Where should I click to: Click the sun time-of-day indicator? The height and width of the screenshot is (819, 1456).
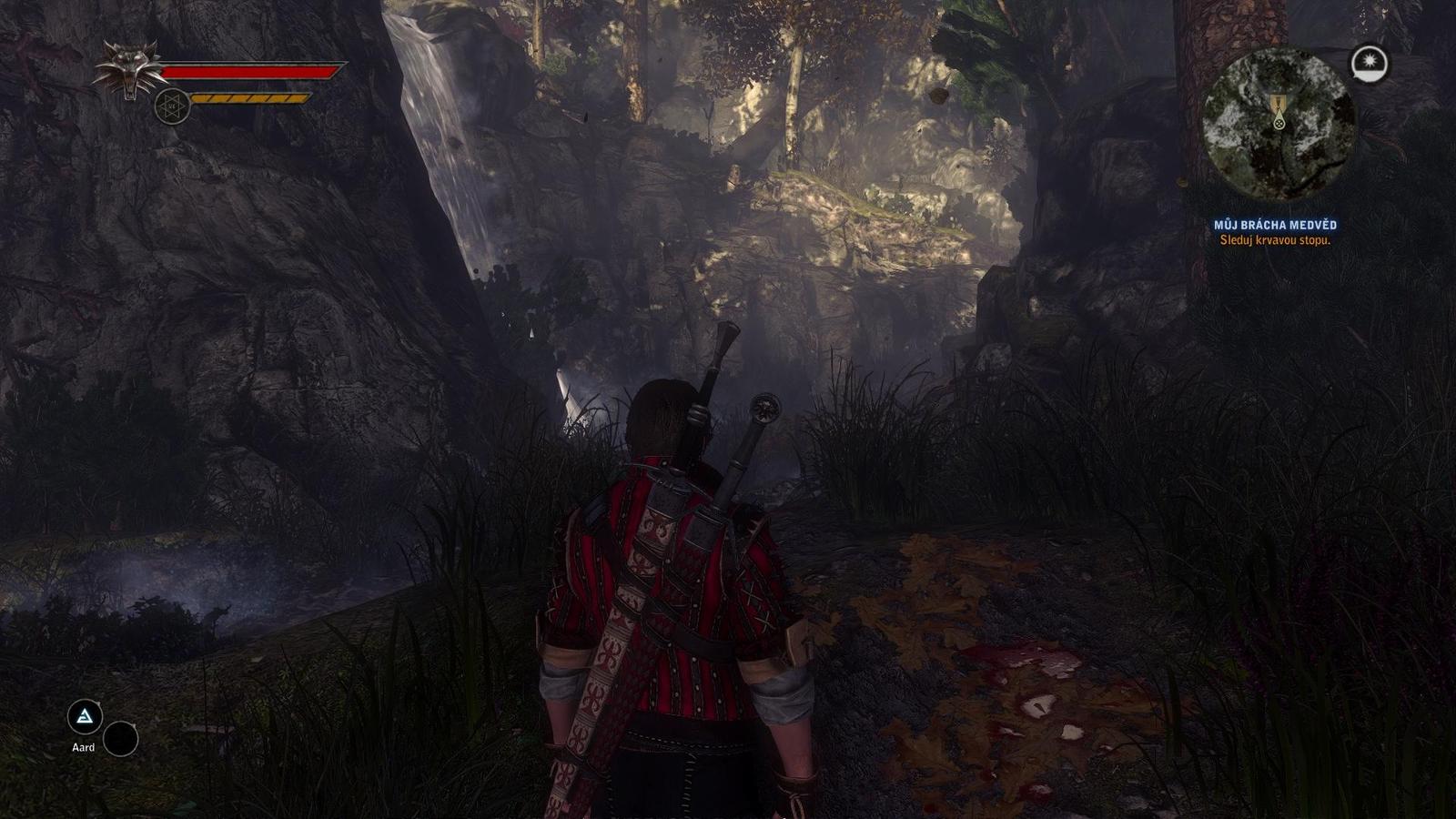(x=1370, y=63)
